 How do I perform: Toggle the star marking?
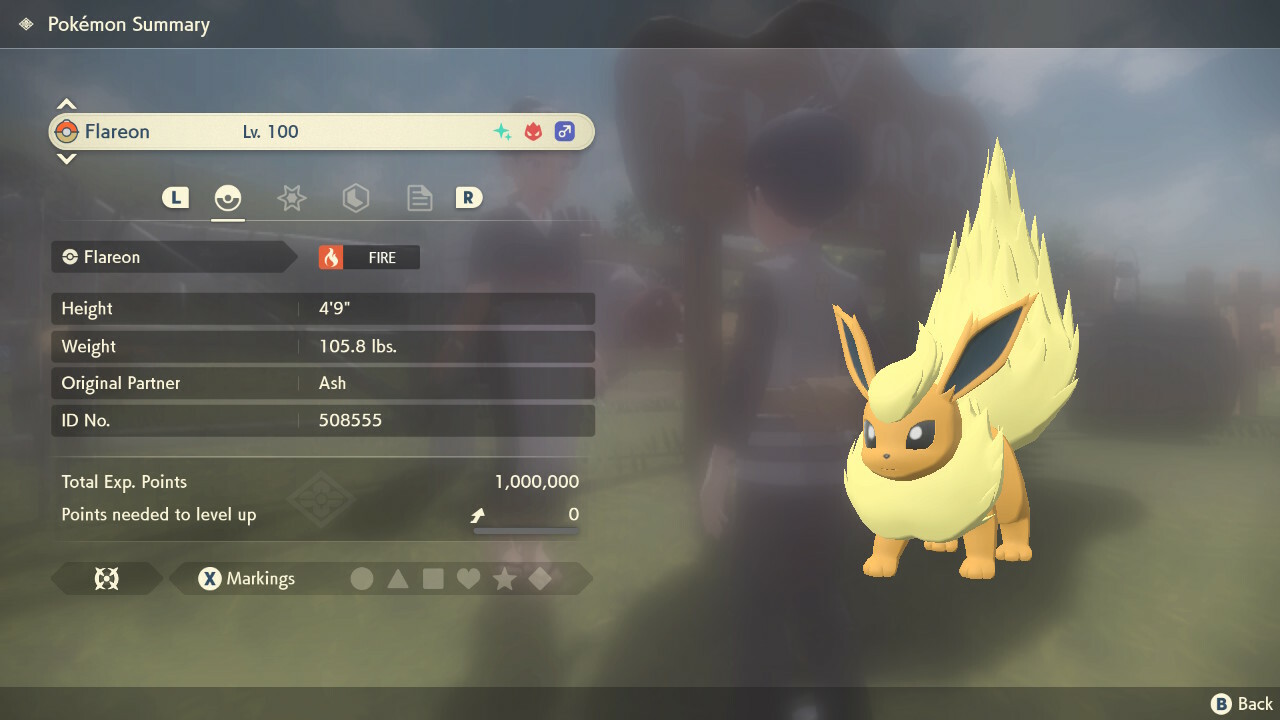pyautogui.click(x=504, y=578)
